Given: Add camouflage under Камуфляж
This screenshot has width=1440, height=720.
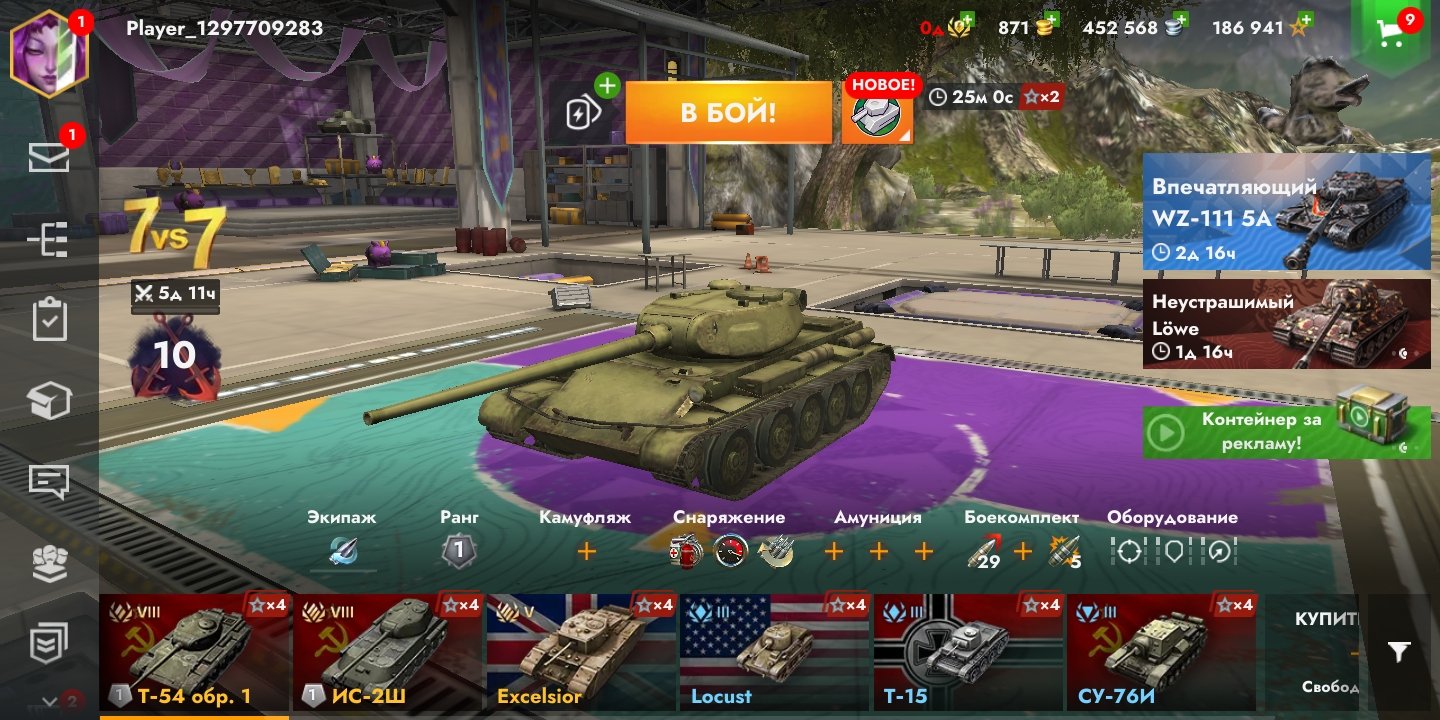Looking at the screenshot, I should pyautogui.click(x=586, y=551).
